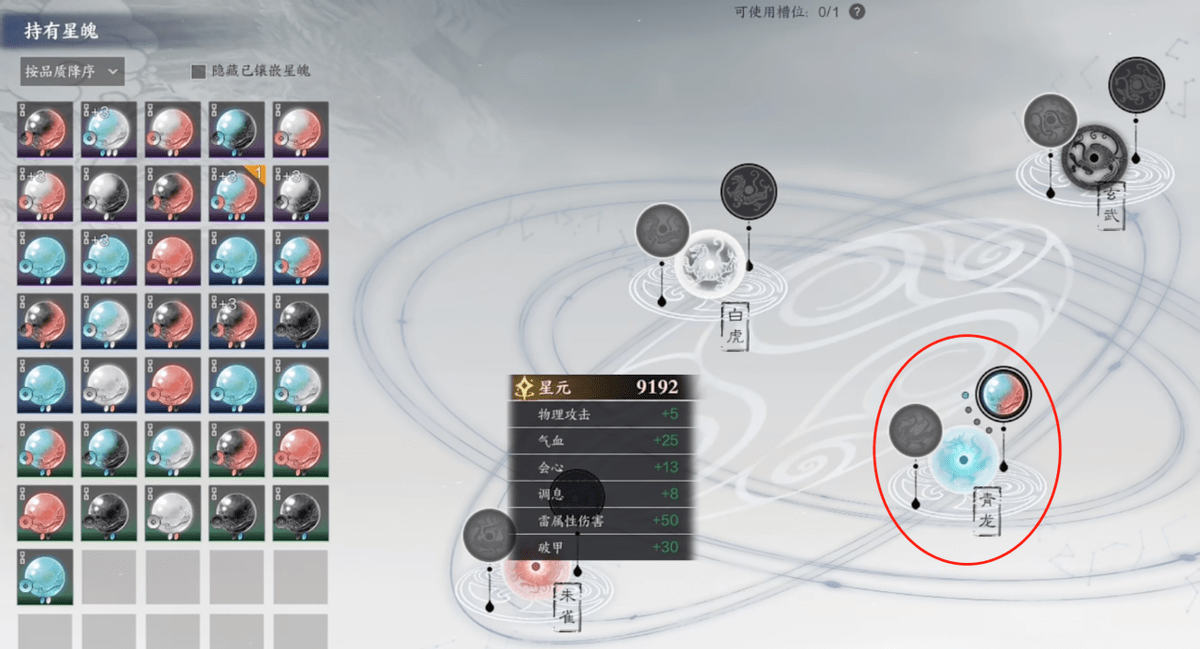Select the 白虎 white center orb
1200x649 pixels.
tap(708, 265)
